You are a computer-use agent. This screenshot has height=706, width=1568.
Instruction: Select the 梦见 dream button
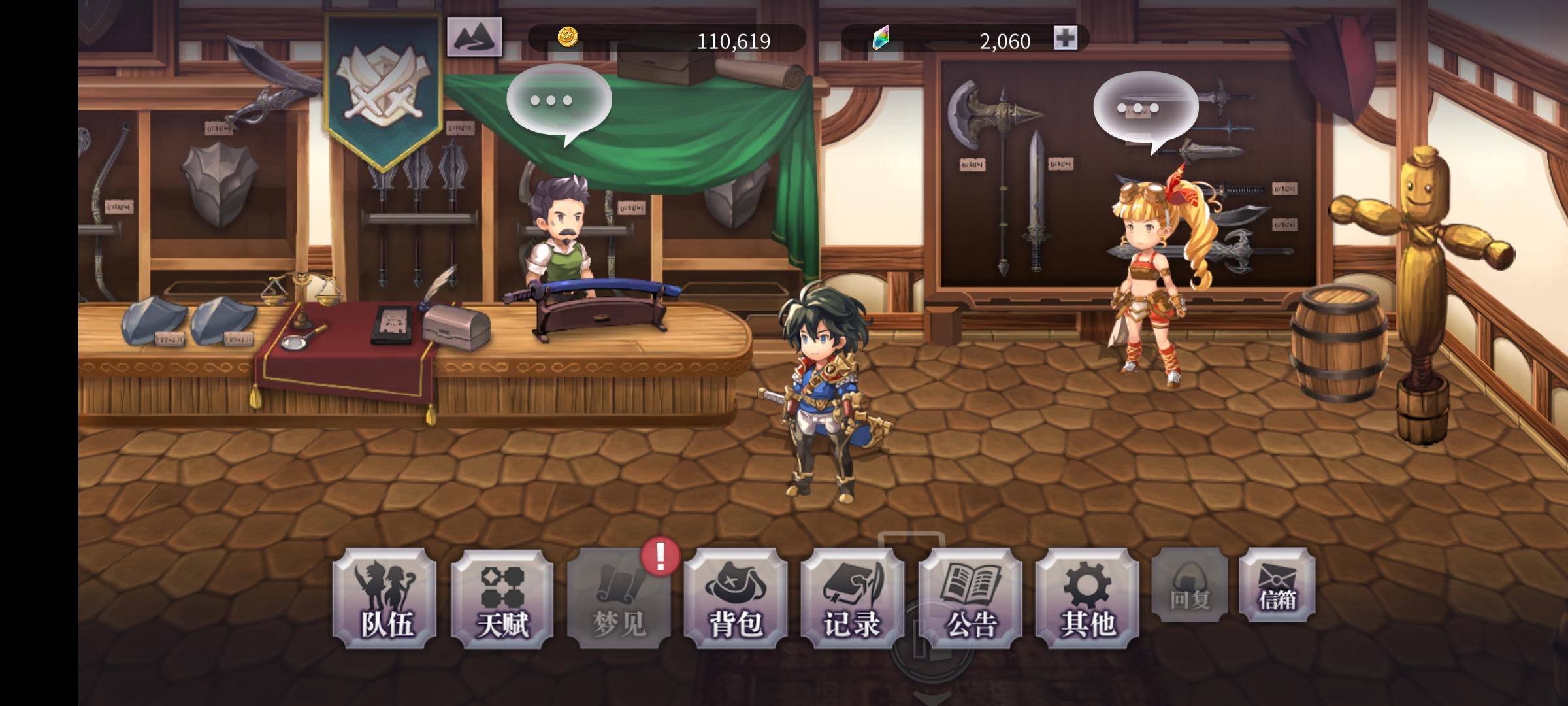pyautogui.click(x=619, y=599)
